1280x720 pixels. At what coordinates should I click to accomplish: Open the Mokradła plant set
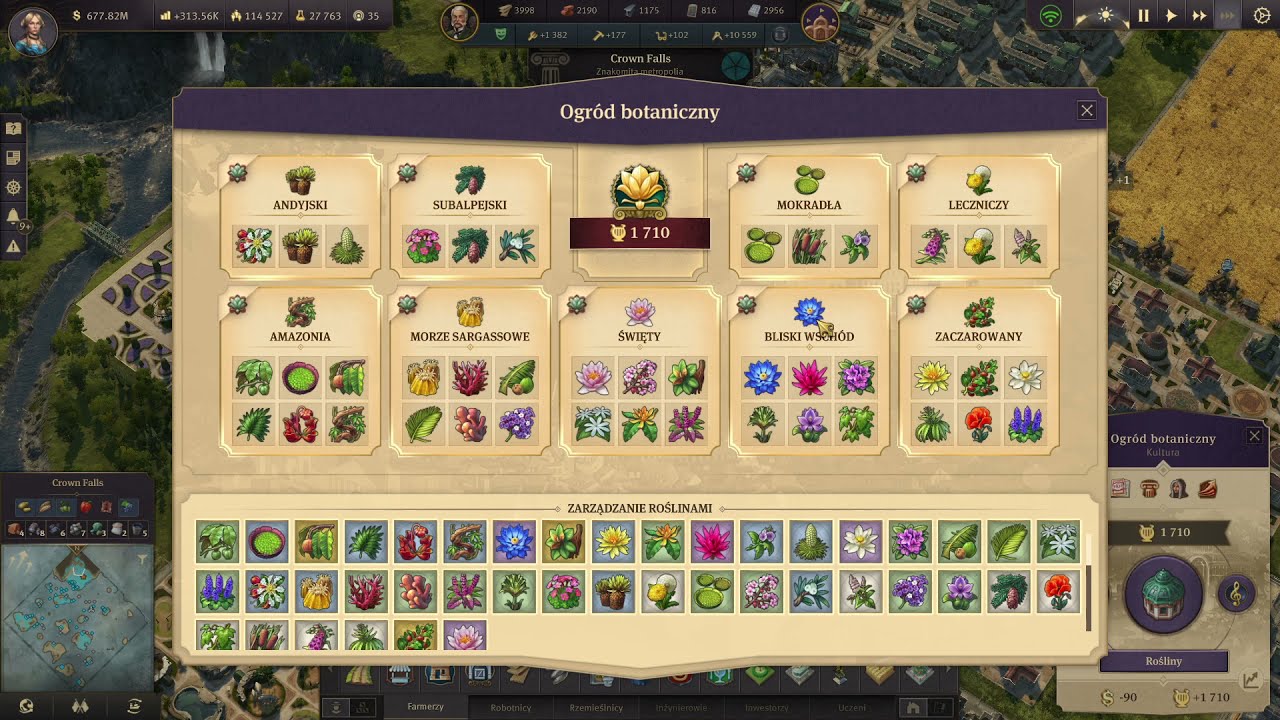pos(809,205)
